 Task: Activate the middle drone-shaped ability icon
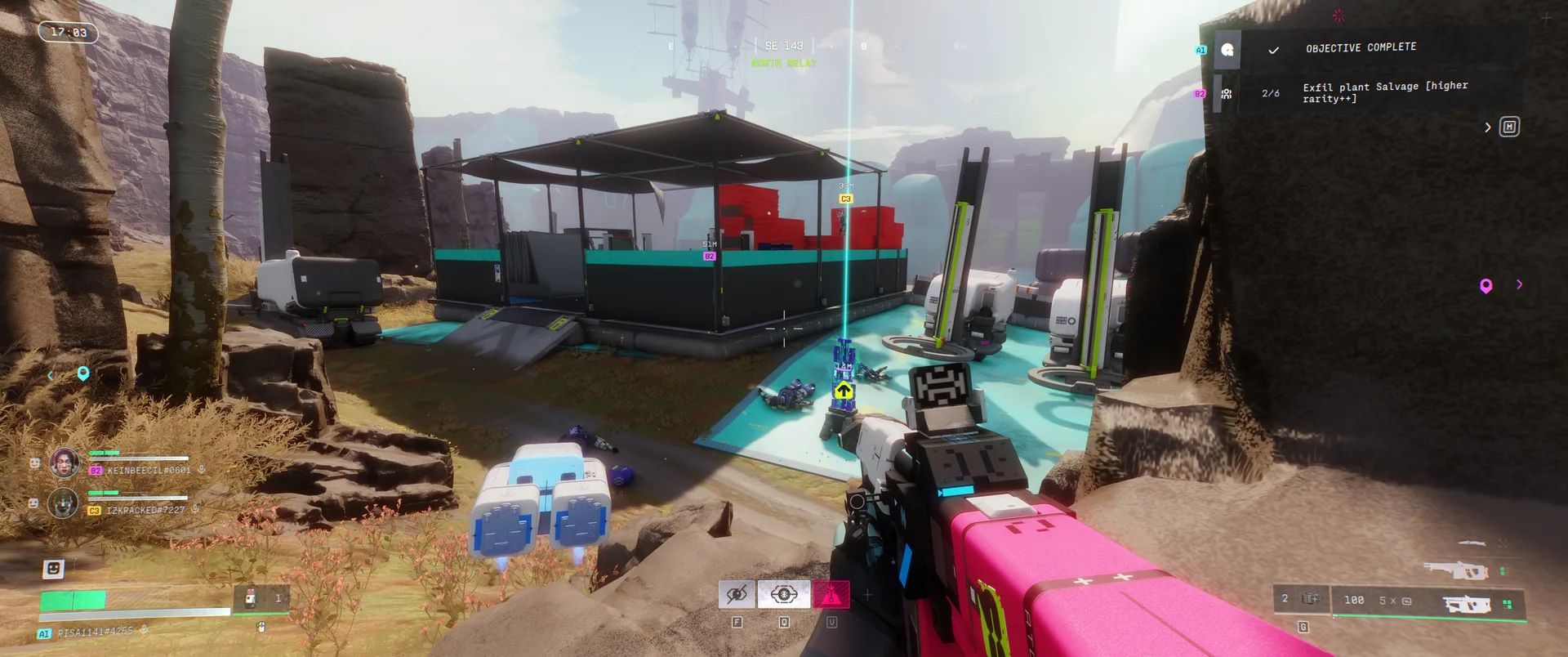784,594
